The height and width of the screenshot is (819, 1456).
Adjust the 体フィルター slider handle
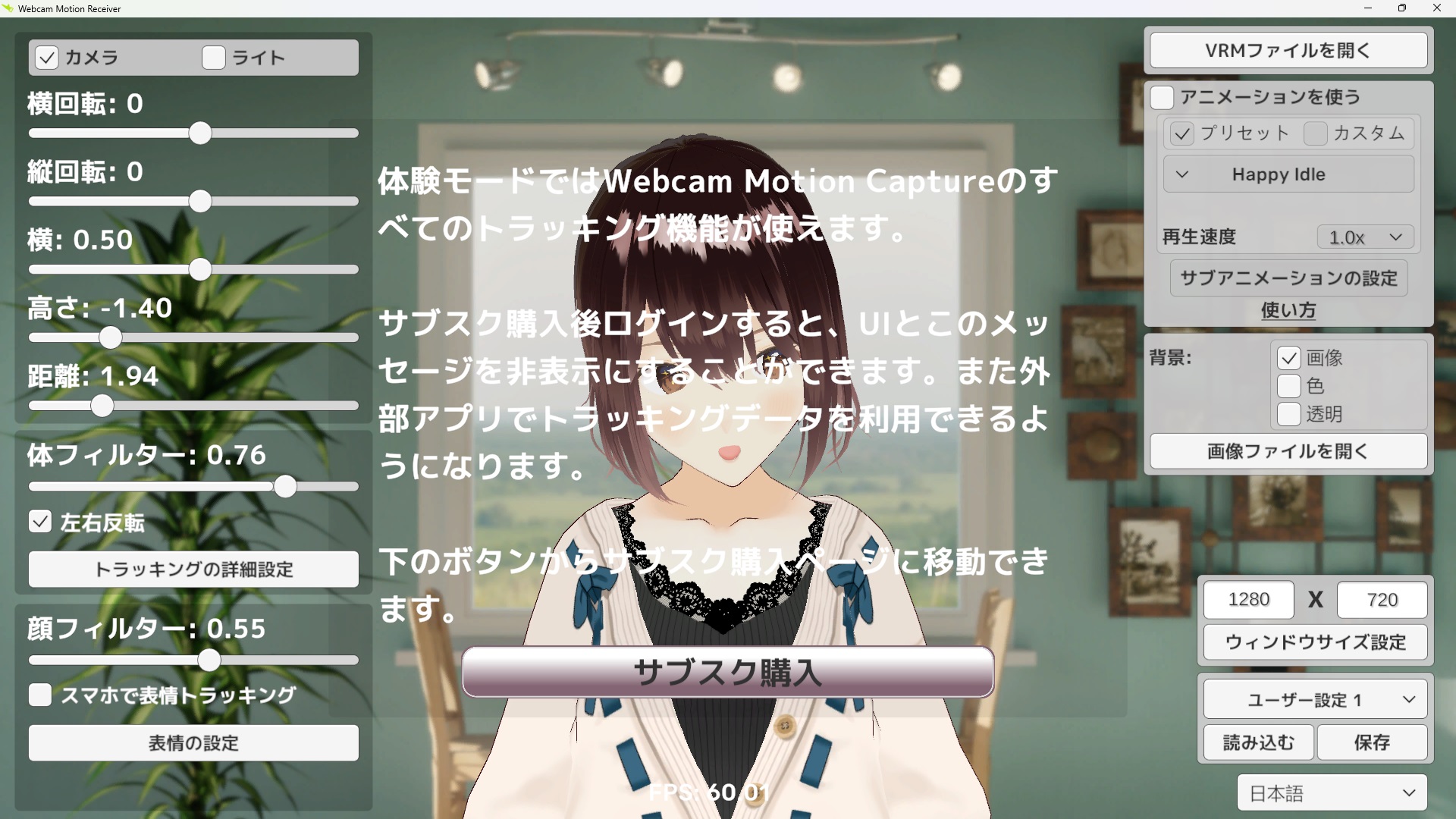click(x=286, y=486)
